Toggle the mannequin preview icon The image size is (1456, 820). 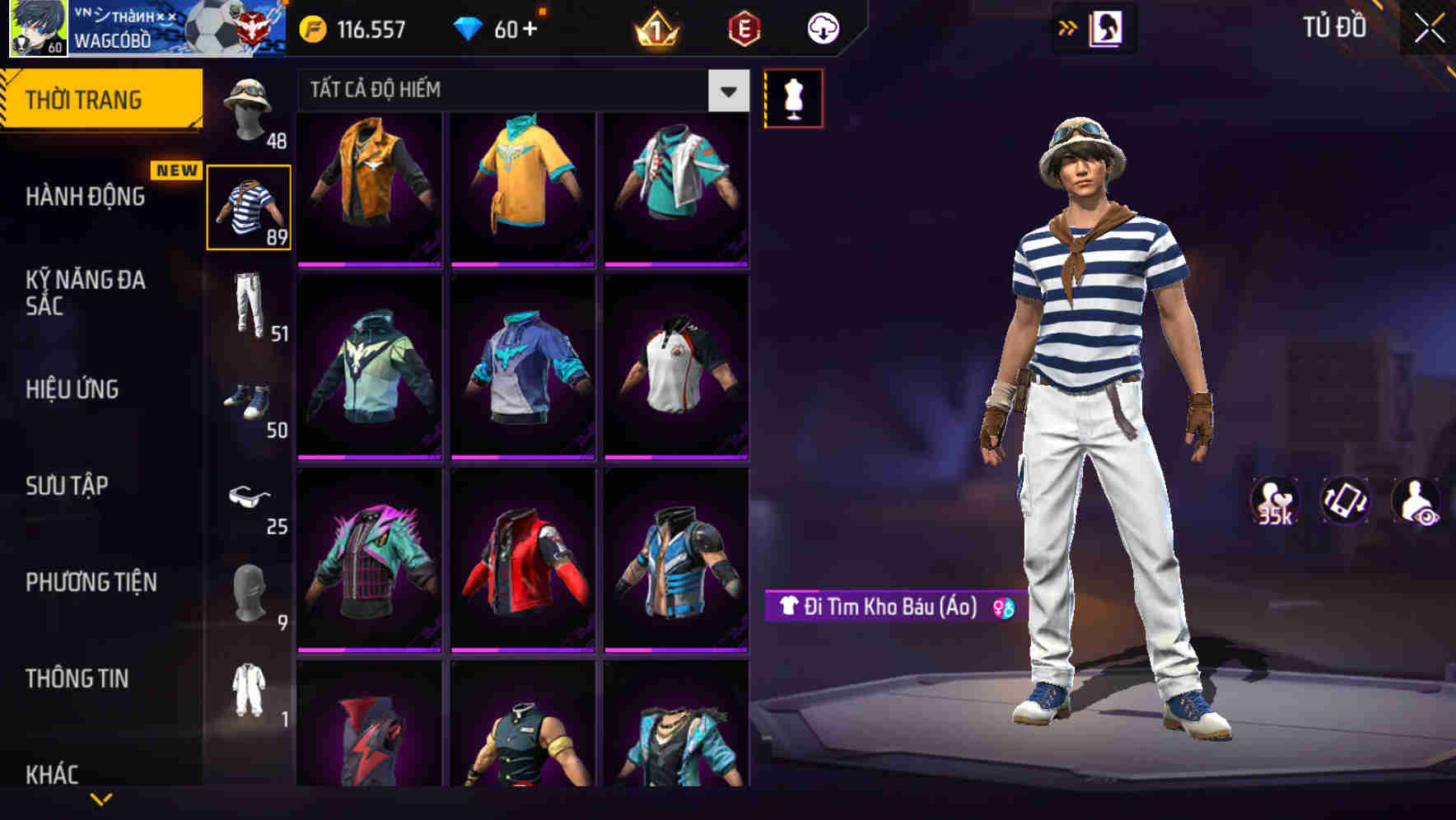(793, 97)
